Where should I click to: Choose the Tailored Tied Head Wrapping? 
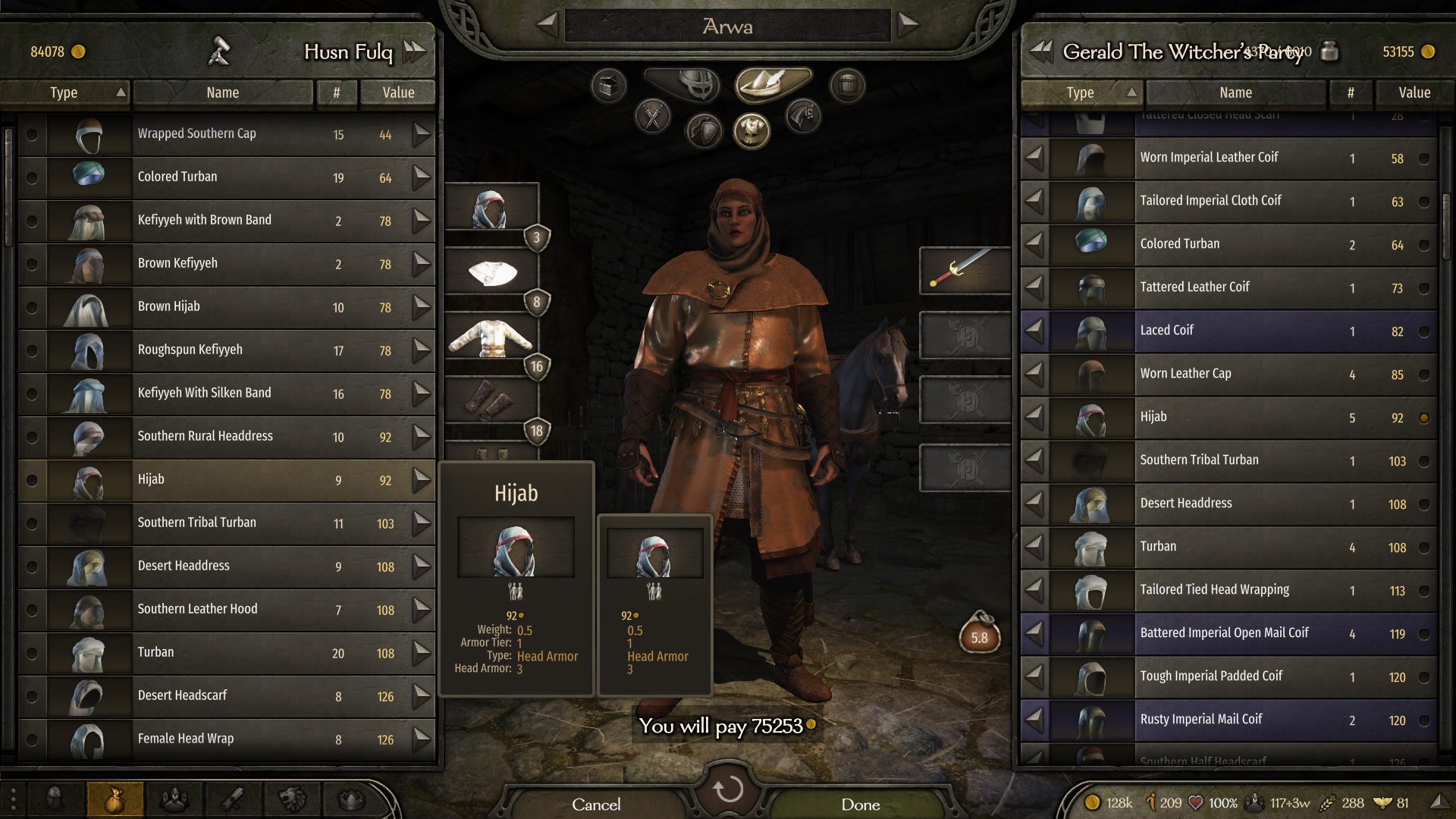[1228, 590]
